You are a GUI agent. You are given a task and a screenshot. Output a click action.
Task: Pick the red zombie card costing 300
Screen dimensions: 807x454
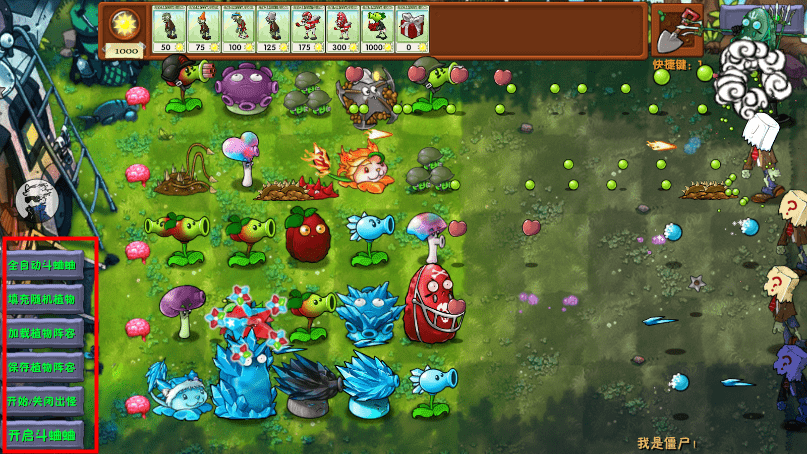(x=341, y=29)
